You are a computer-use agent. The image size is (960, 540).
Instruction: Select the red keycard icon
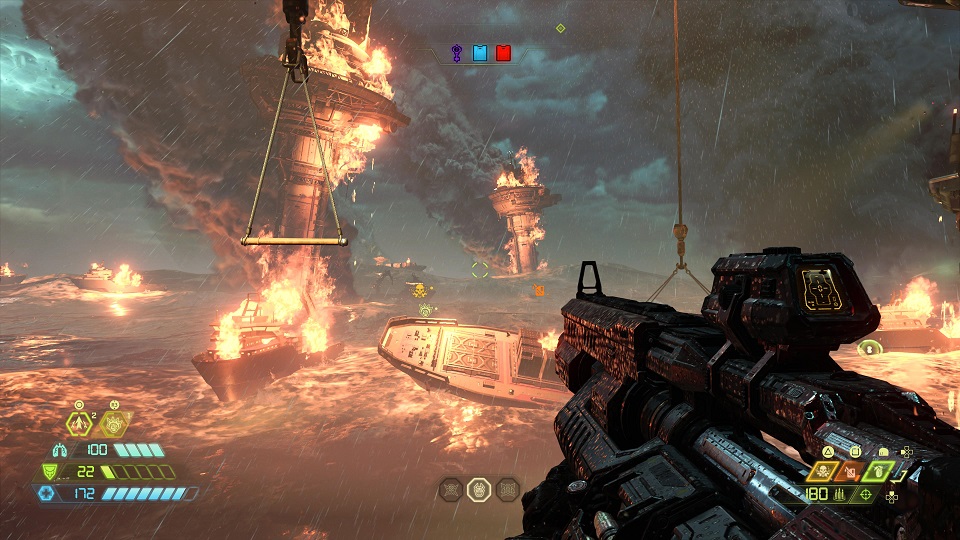pyautogui.click(x=503, y=52)
